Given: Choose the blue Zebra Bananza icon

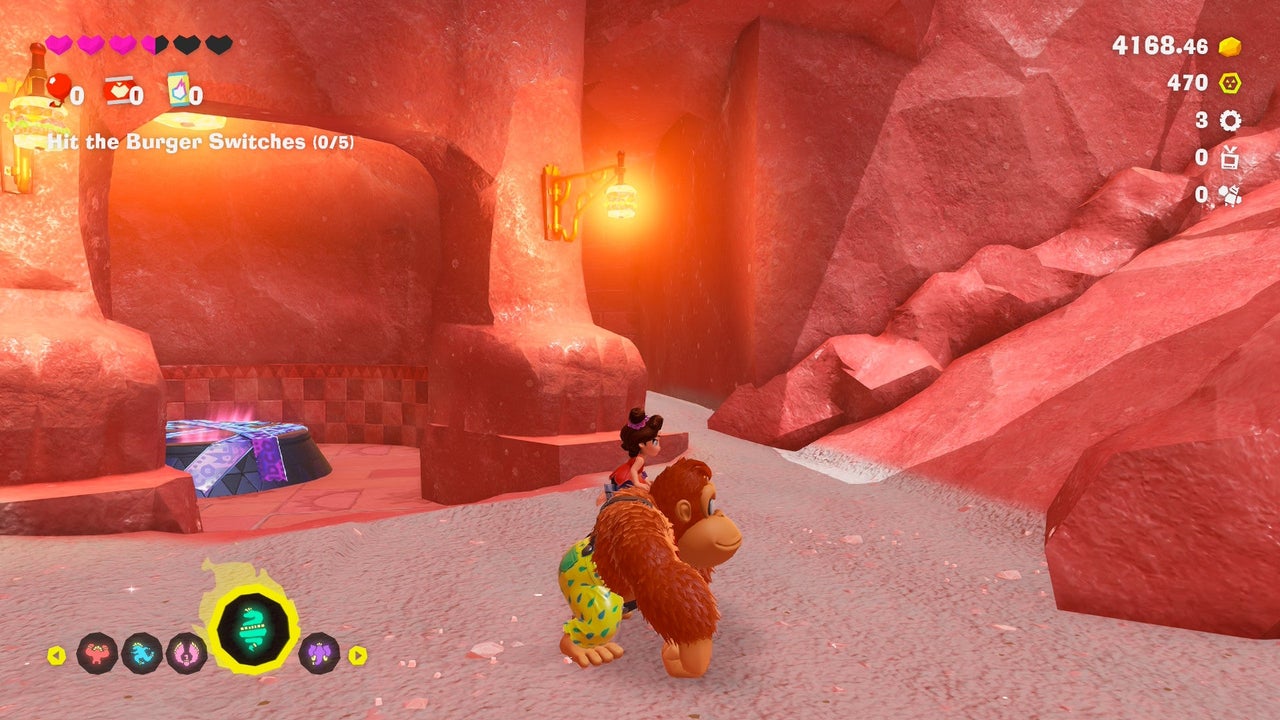Looking at the screenshot, I should coord(142,653).
